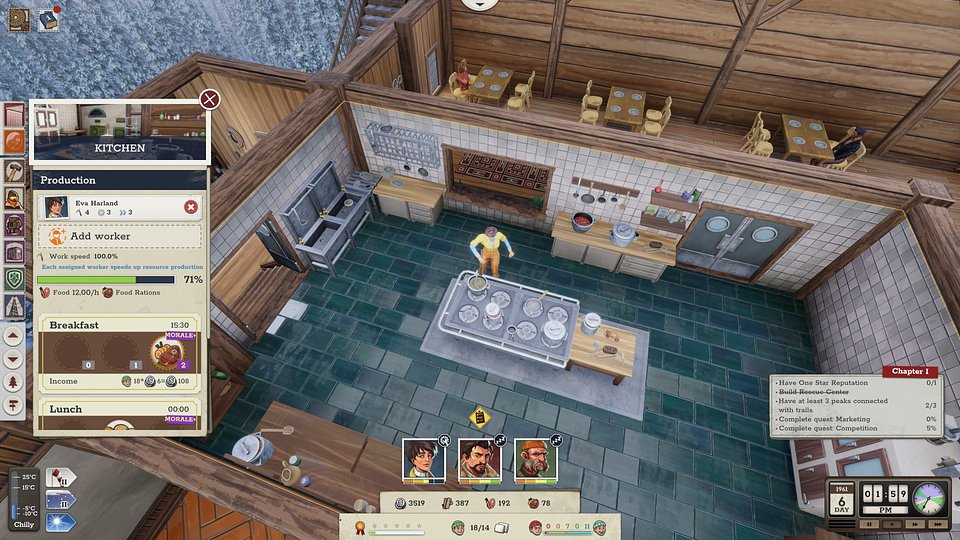Remove Eva Harland from kitchen production

190,207
